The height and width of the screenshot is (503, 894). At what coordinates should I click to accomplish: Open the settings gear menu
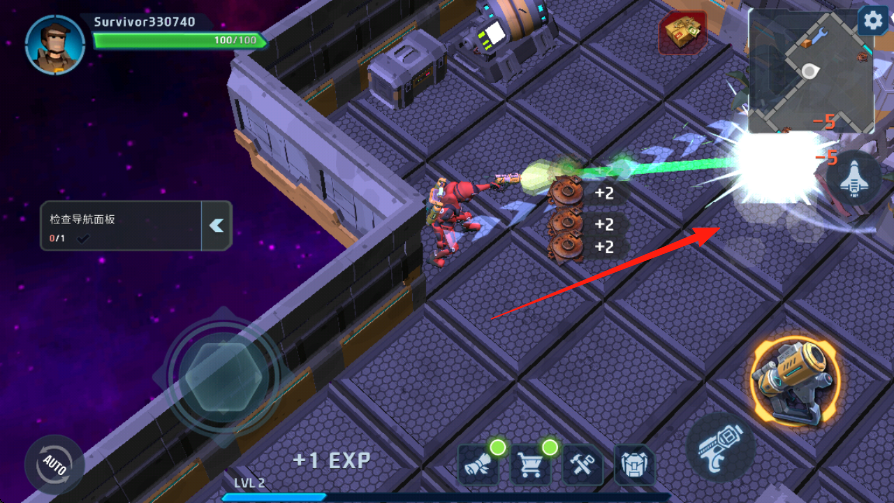point(872,21)
